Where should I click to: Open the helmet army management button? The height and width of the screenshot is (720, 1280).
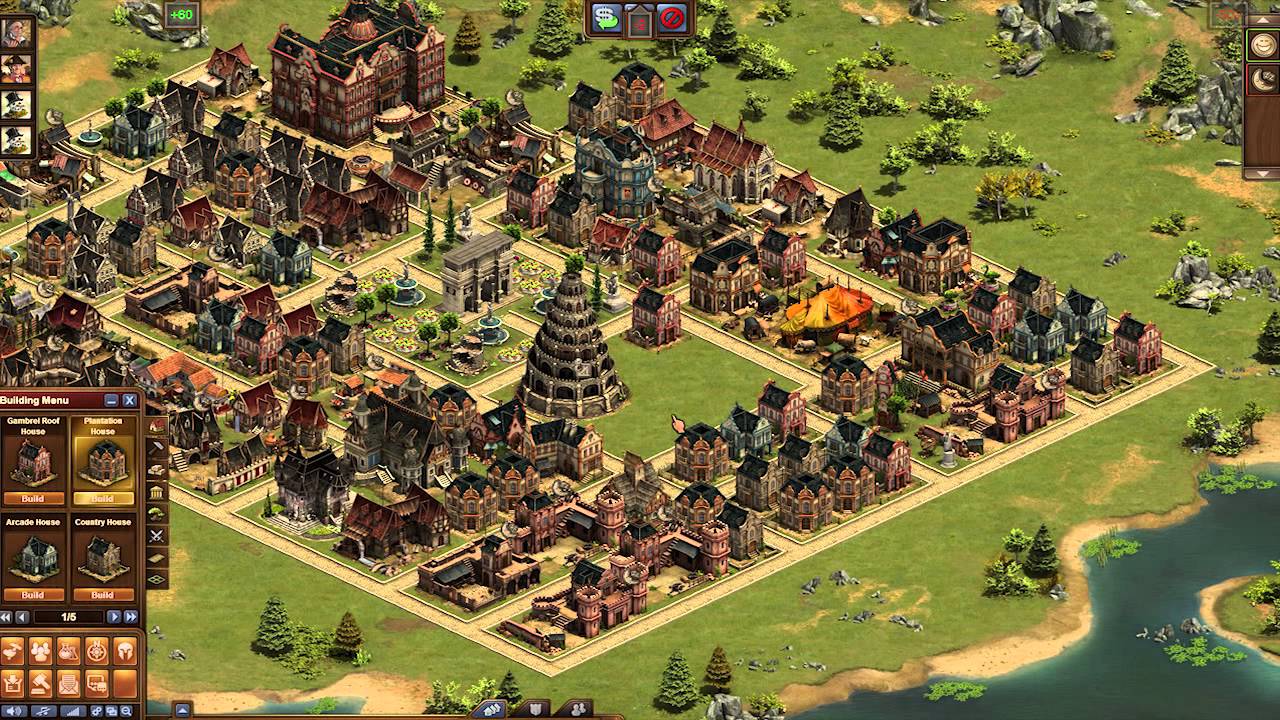125,651
